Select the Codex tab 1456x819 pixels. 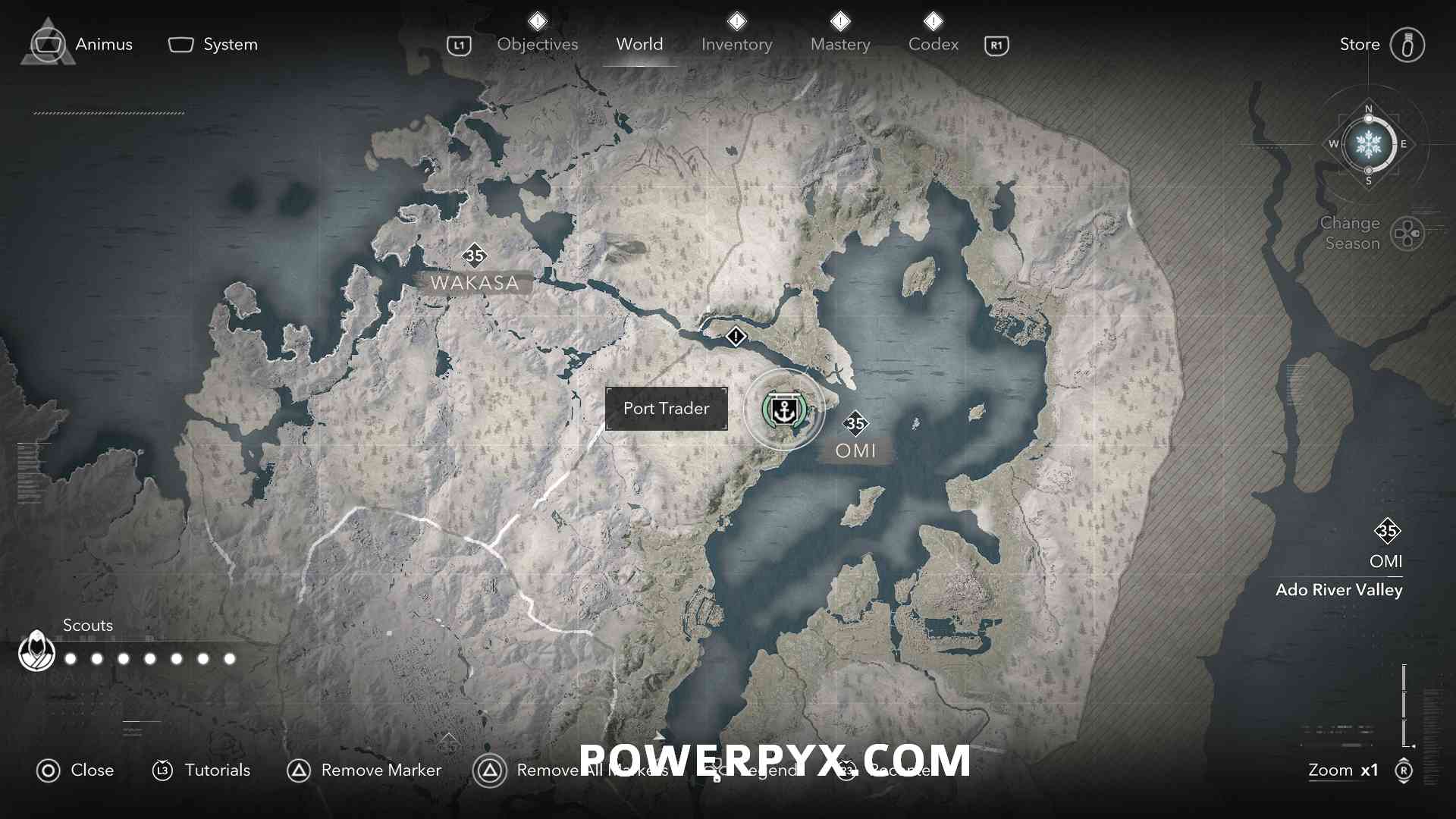(933, 45)
